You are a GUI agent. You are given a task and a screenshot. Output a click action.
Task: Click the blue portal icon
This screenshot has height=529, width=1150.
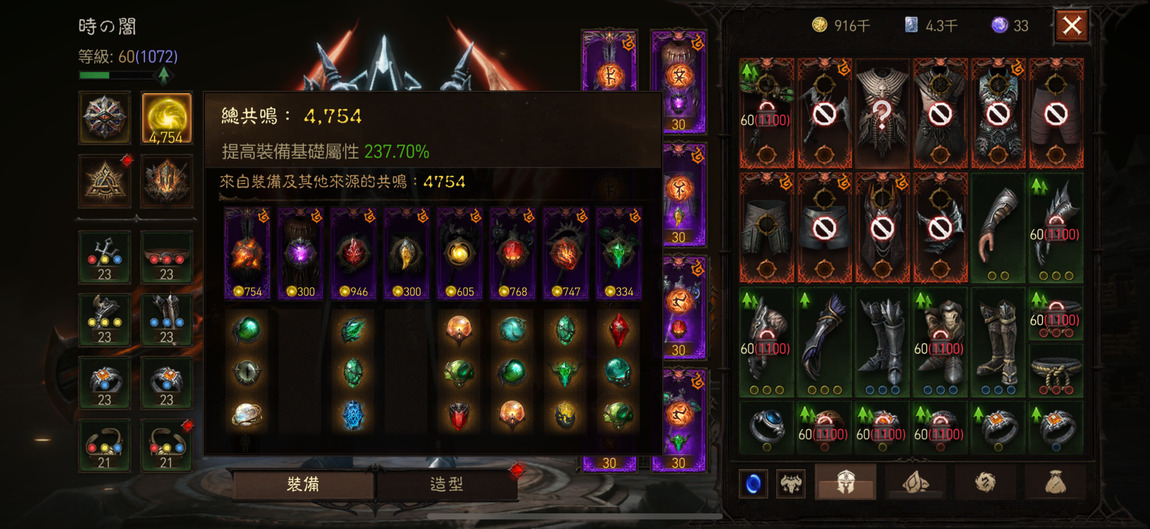click(753, 483)
